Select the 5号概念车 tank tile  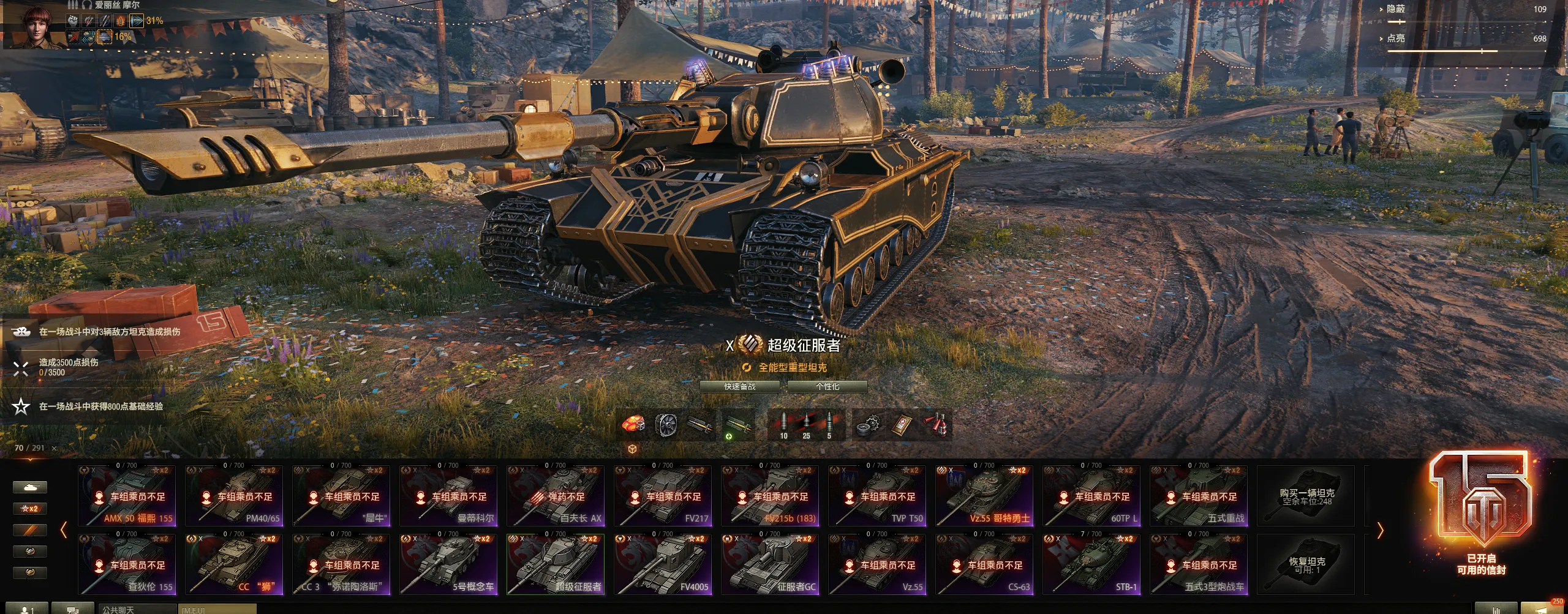448,564
